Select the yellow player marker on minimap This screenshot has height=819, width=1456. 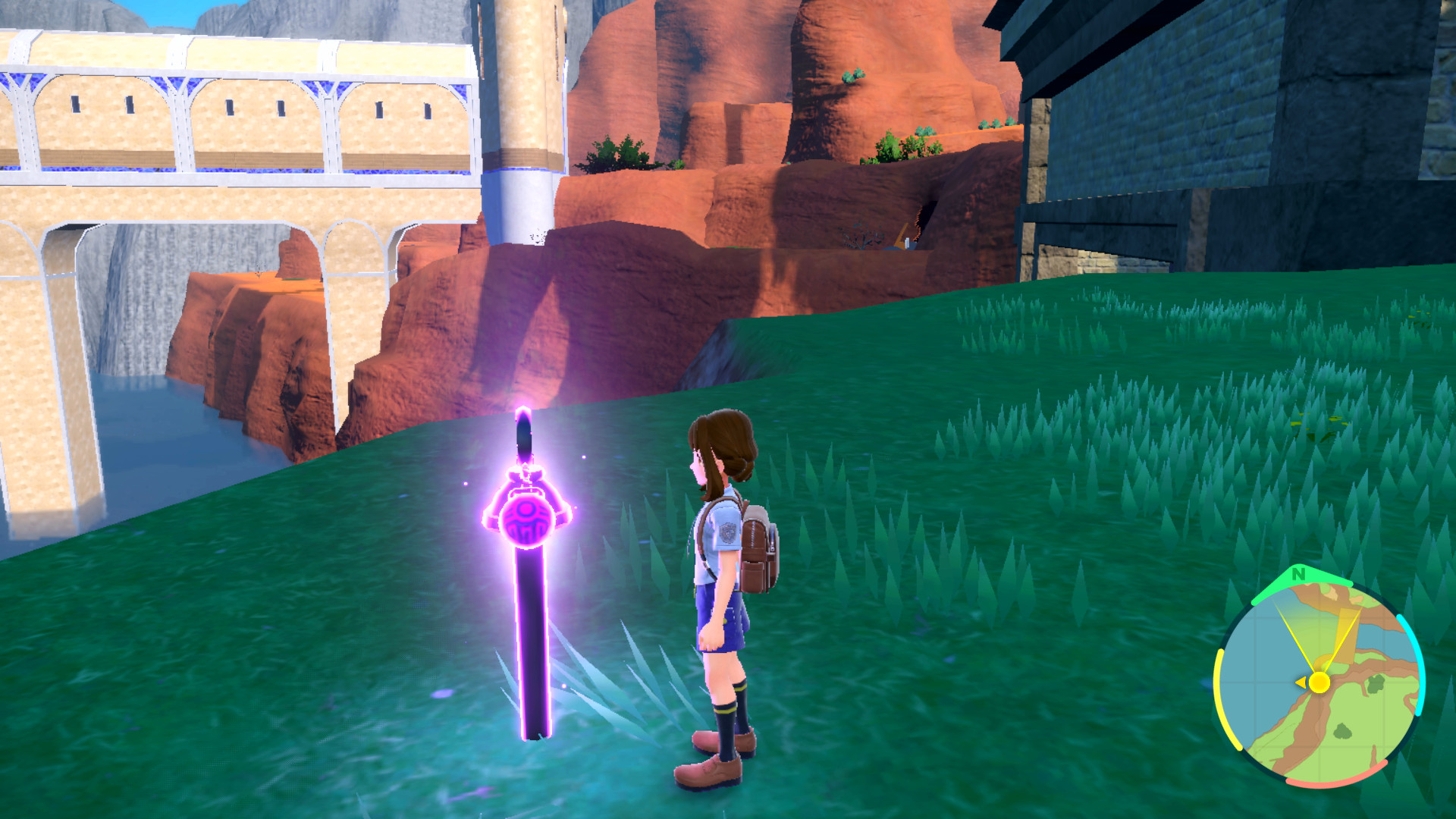(1319, 682)
